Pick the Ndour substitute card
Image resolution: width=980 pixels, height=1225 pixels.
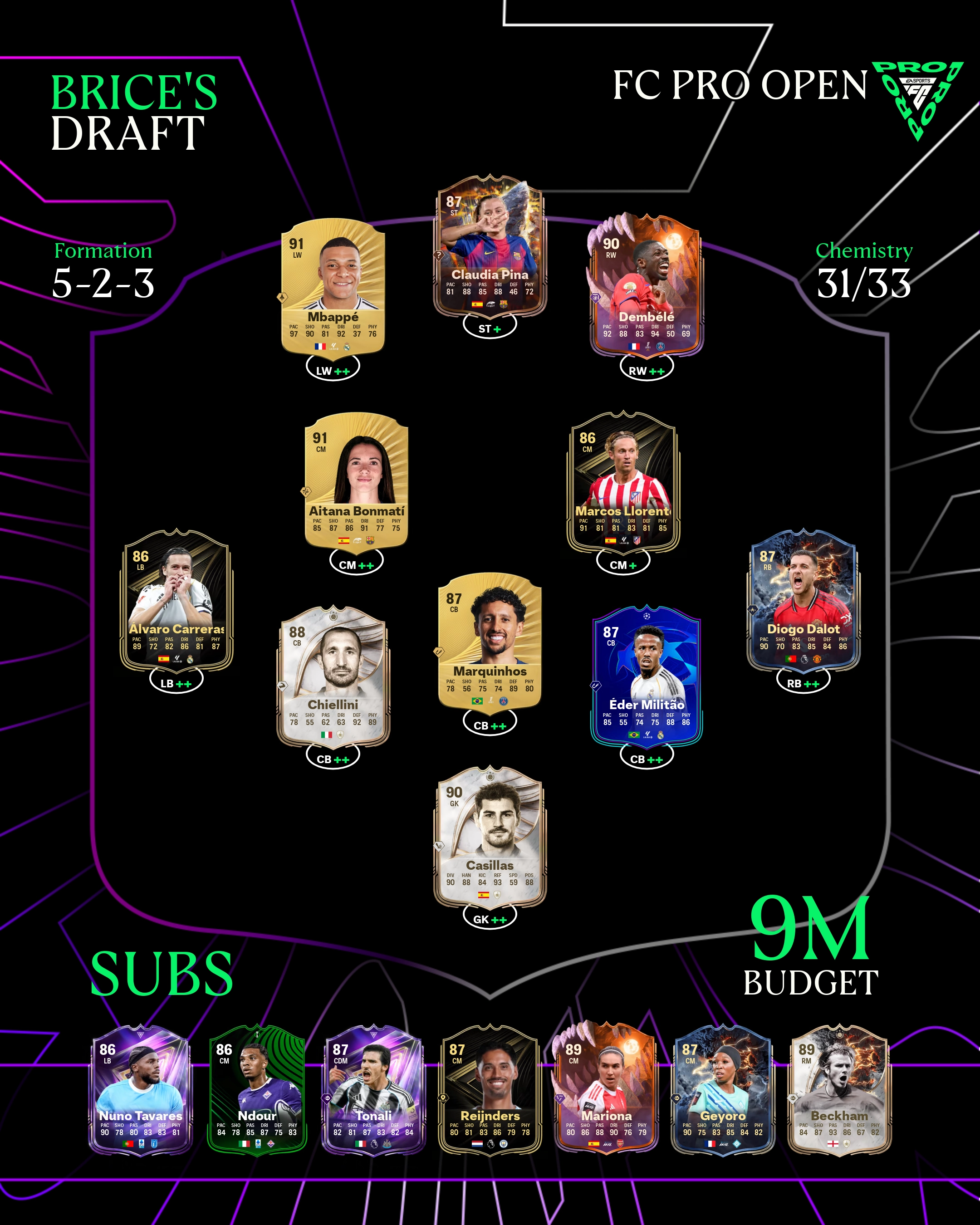(x=257, y=1091)
